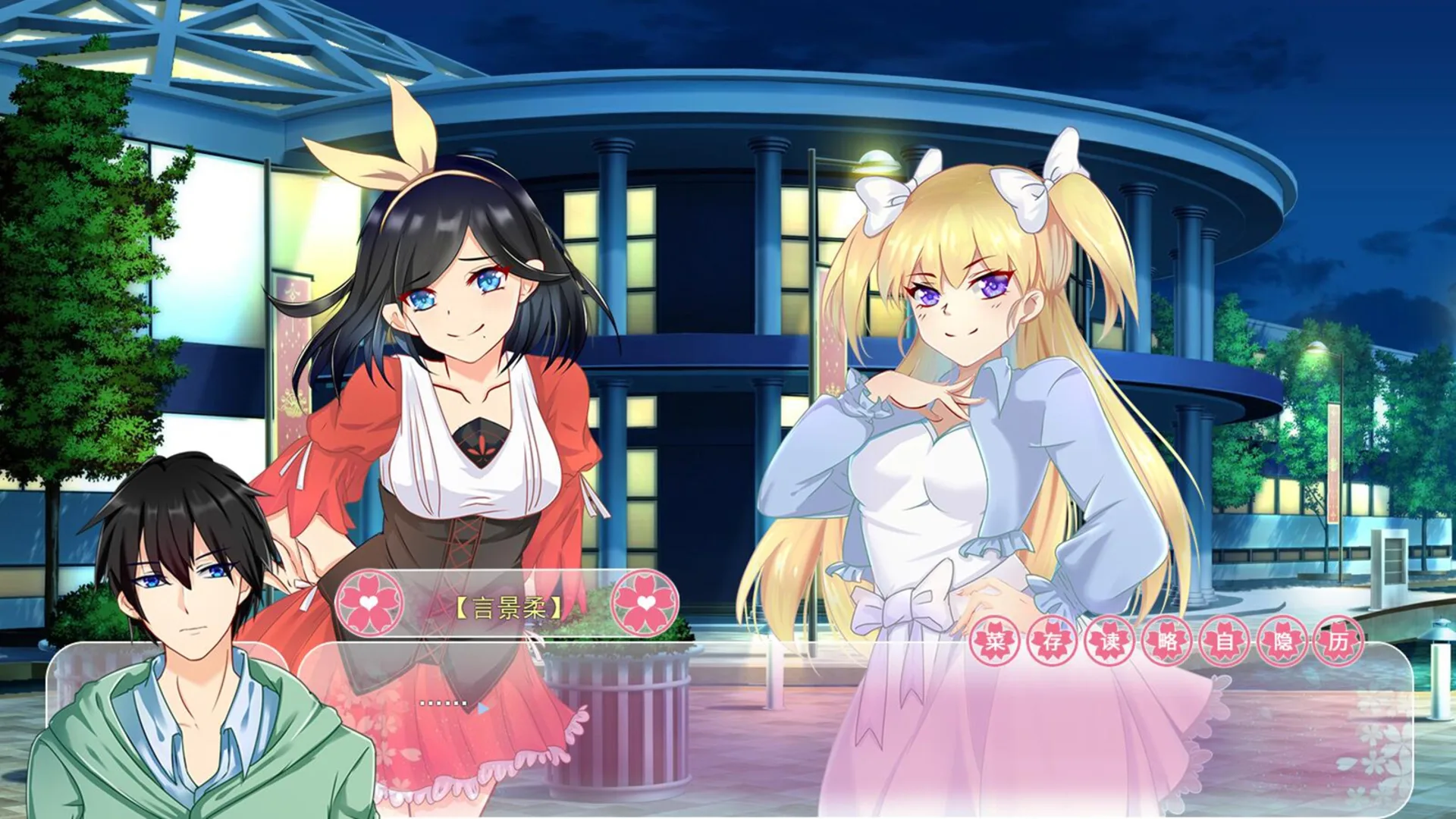The height and width of the screenshot is (819, 1456).
Task: Open the text backlog with the 历 icon
Action: tap(1337, 641)
